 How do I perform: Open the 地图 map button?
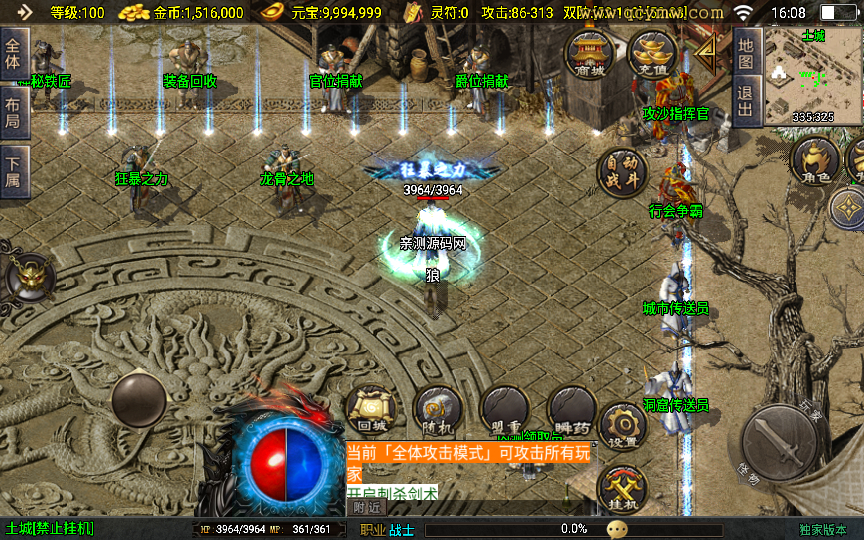(x=746, y=54)
